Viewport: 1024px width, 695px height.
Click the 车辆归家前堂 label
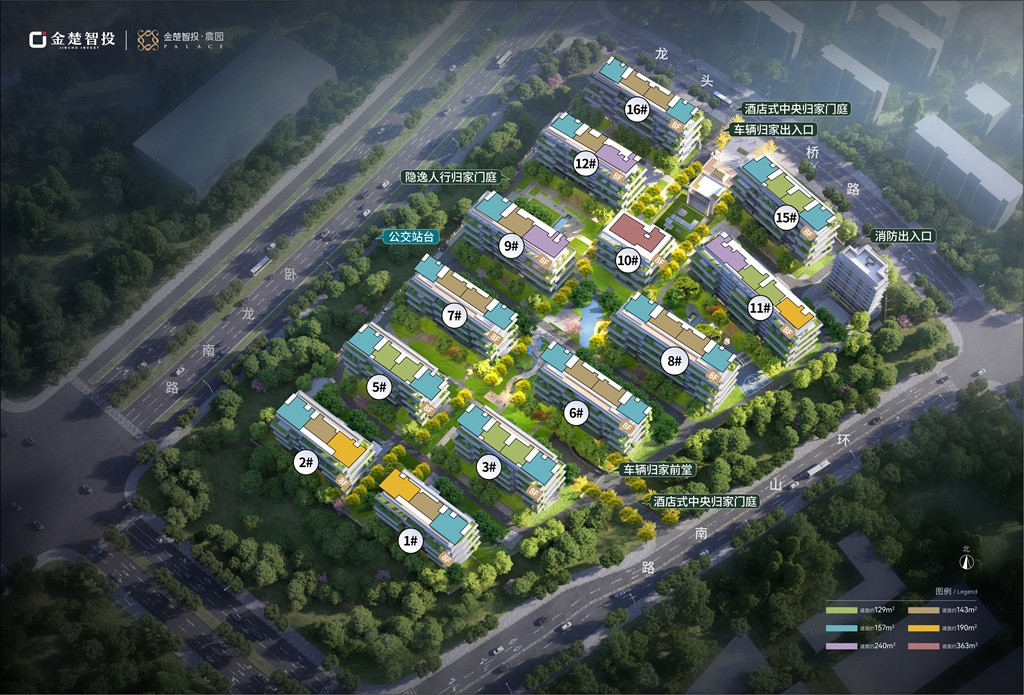pos(658,468)
